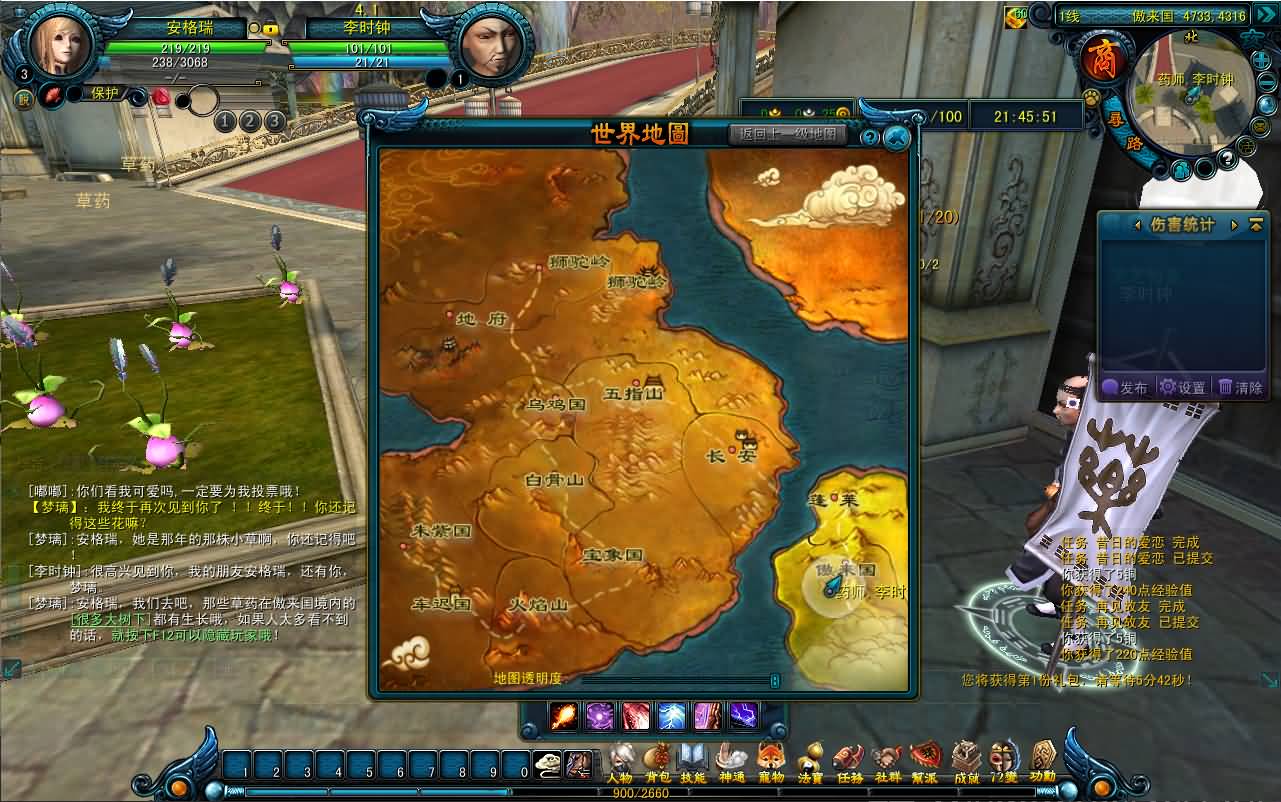The width and height of the screenshot is (1281, 802).
Task: Choose 五指山 region on the map
Action: coord(634,392)
